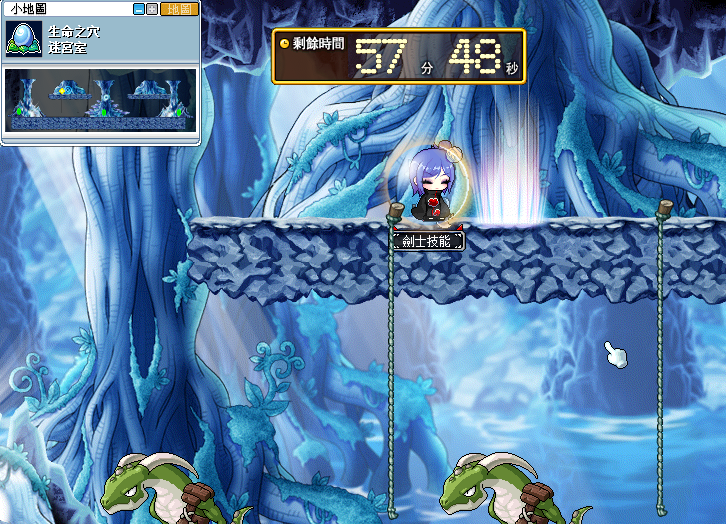Screen dimensions: 726x524
Task: Minimize the 小地圖 minimap panel
Action: (139, 9)
